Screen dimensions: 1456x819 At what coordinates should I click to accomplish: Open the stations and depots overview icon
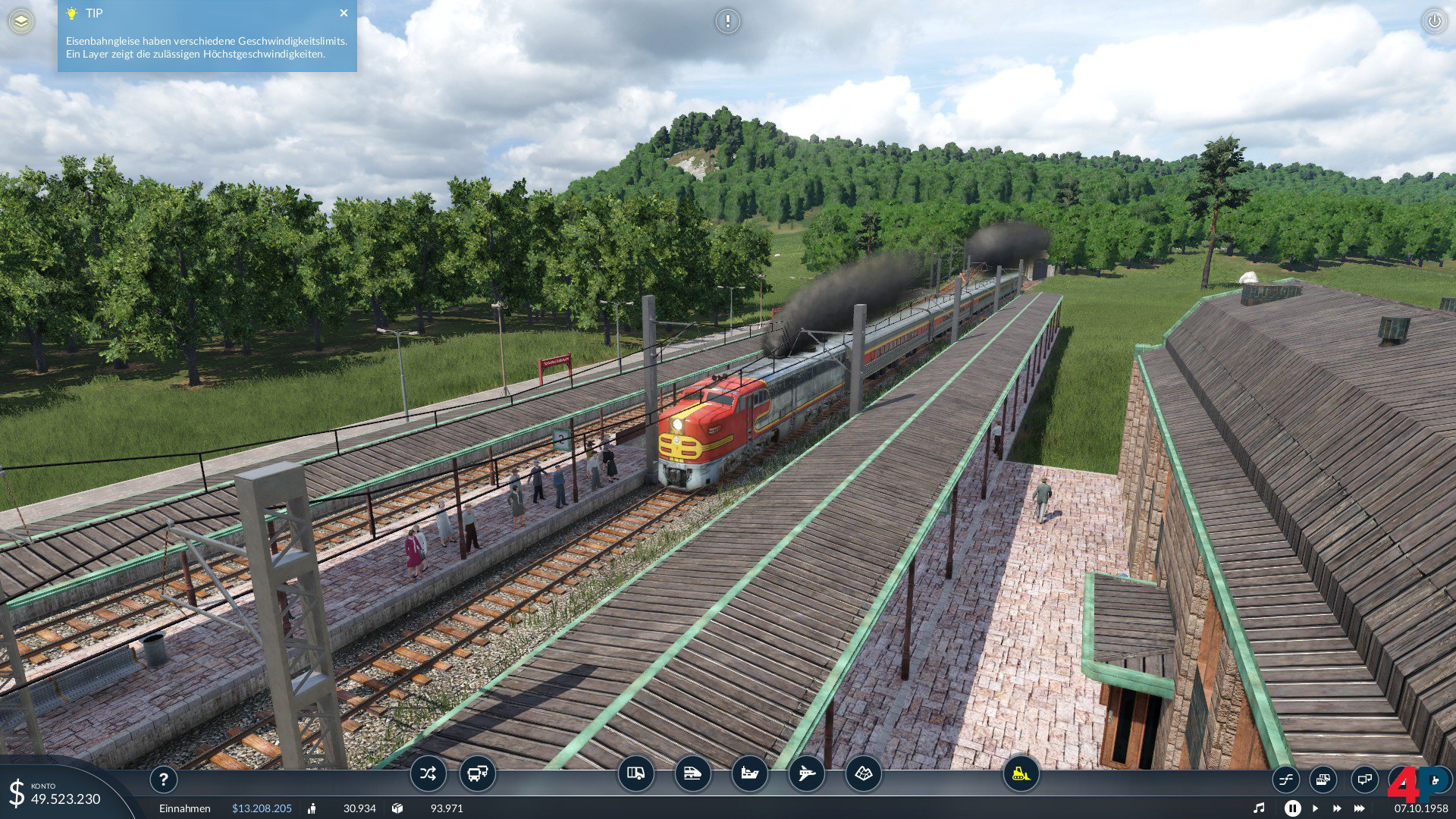[x=1323, y=779]
